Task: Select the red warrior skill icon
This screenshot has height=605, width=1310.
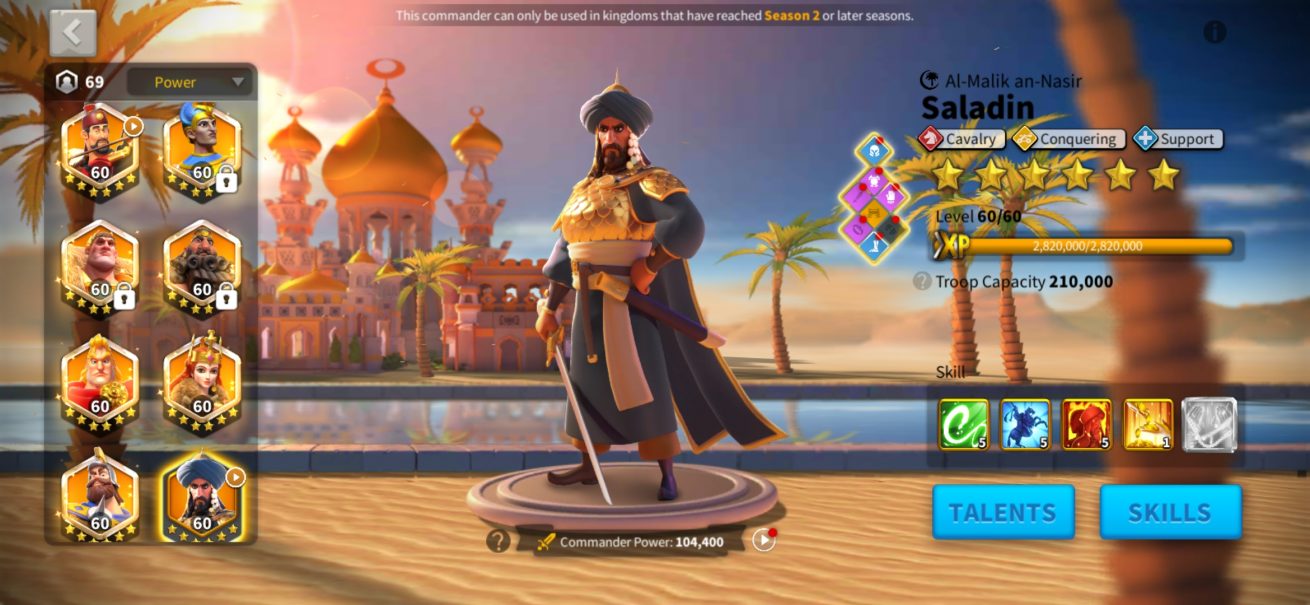Action: click(1086, 424)
